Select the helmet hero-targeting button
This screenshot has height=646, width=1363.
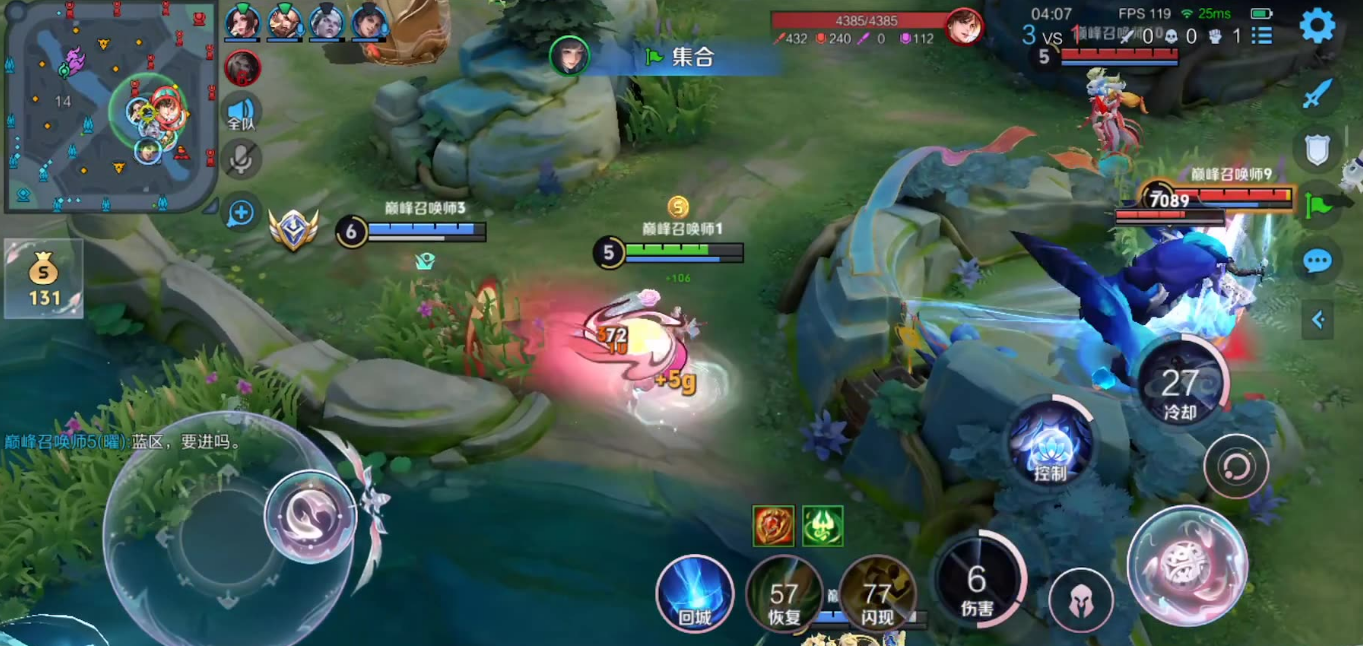coord(1081,600)
